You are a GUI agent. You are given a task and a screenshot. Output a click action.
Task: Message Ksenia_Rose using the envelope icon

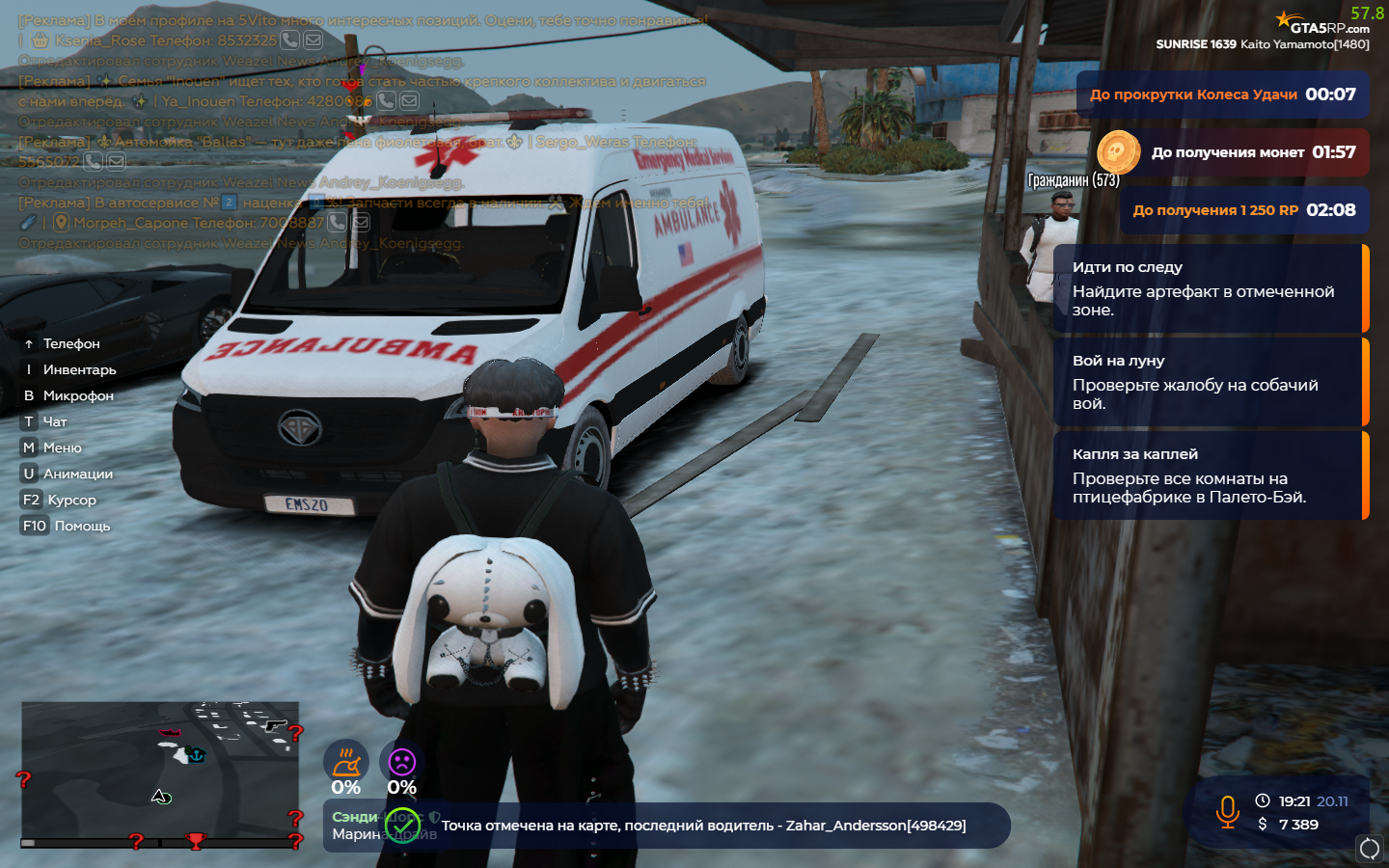click(313, 41)
